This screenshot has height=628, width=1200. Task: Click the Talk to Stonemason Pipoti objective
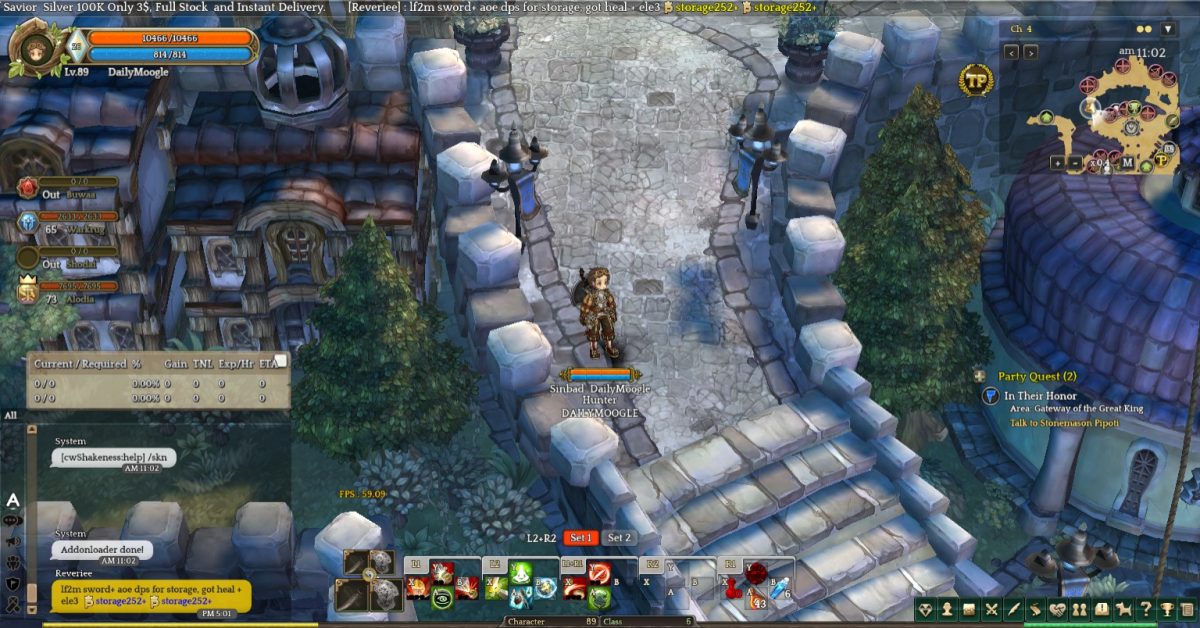point(1064,423)
